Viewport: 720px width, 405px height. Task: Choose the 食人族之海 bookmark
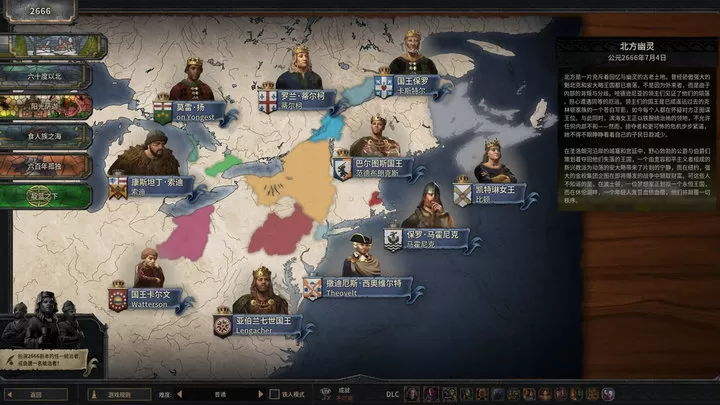pos(45,135)
